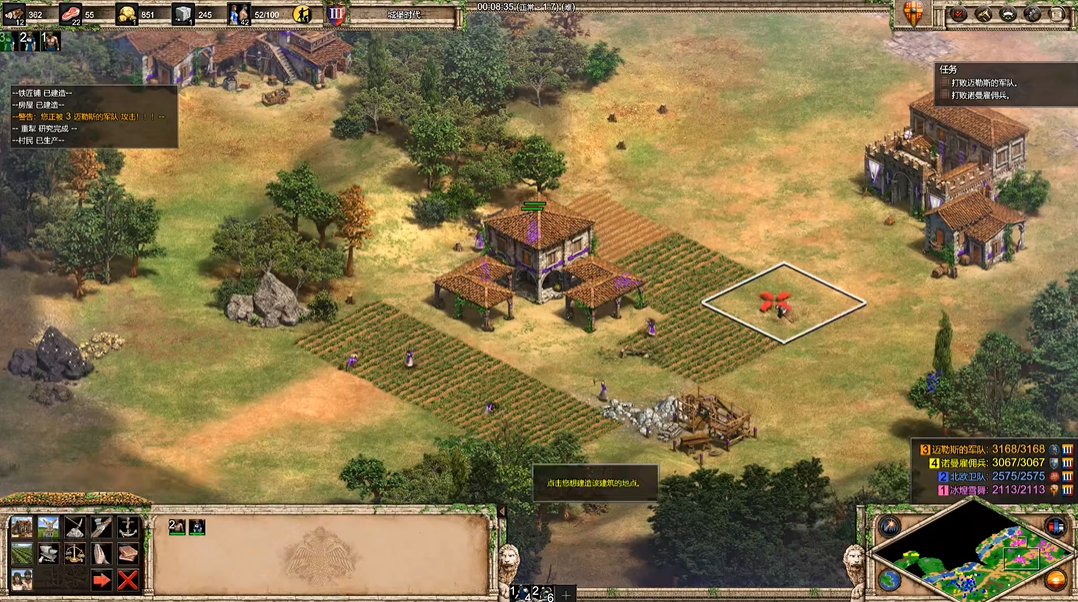Cancel building with the red X
The width and height of the screenshot is (1078, 602).
click(127, 579)
